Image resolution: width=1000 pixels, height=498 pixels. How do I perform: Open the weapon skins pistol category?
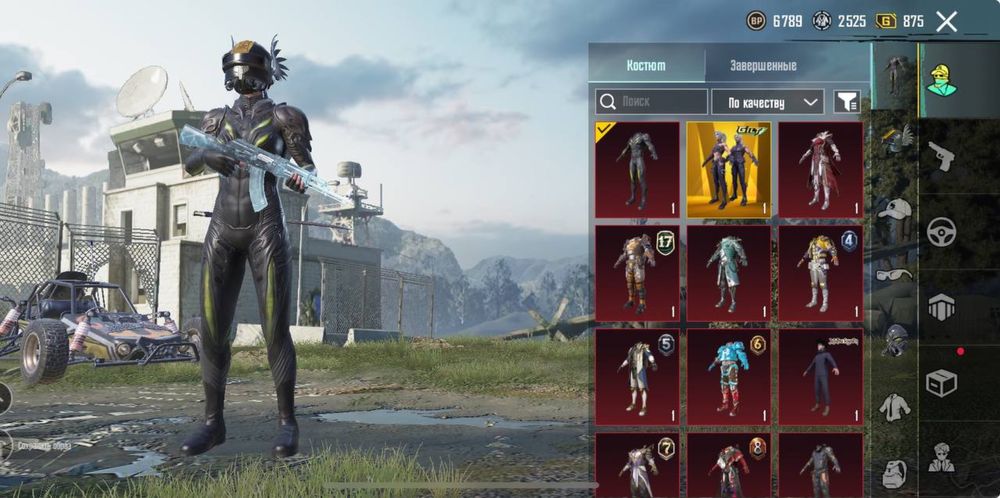[941, 154]
